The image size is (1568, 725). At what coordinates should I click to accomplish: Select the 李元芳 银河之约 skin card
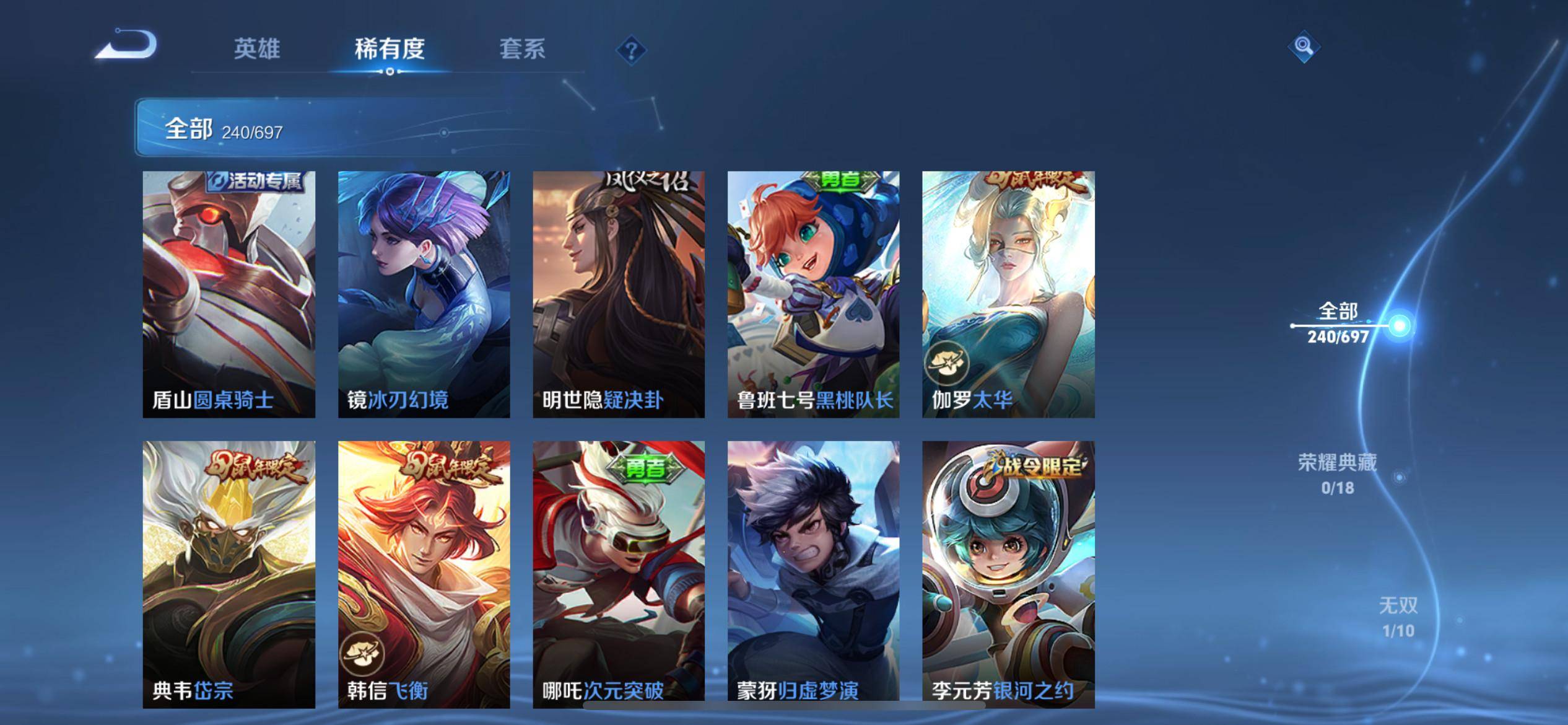1008,574
